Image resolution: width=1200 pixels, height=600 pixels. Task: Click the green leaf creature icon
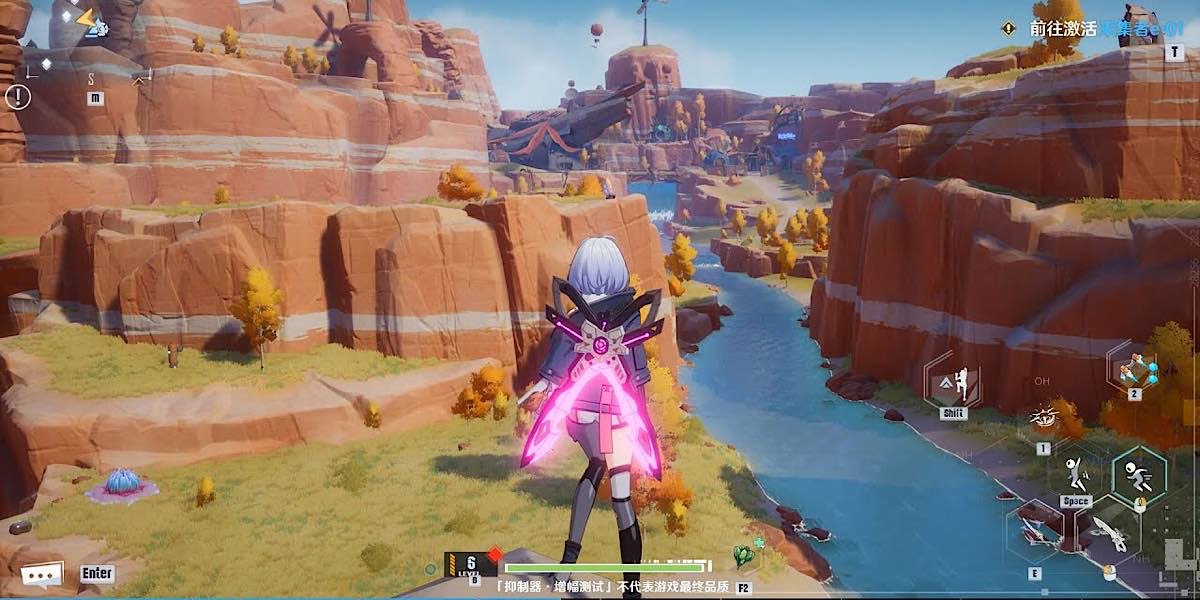tap(744, 553)
